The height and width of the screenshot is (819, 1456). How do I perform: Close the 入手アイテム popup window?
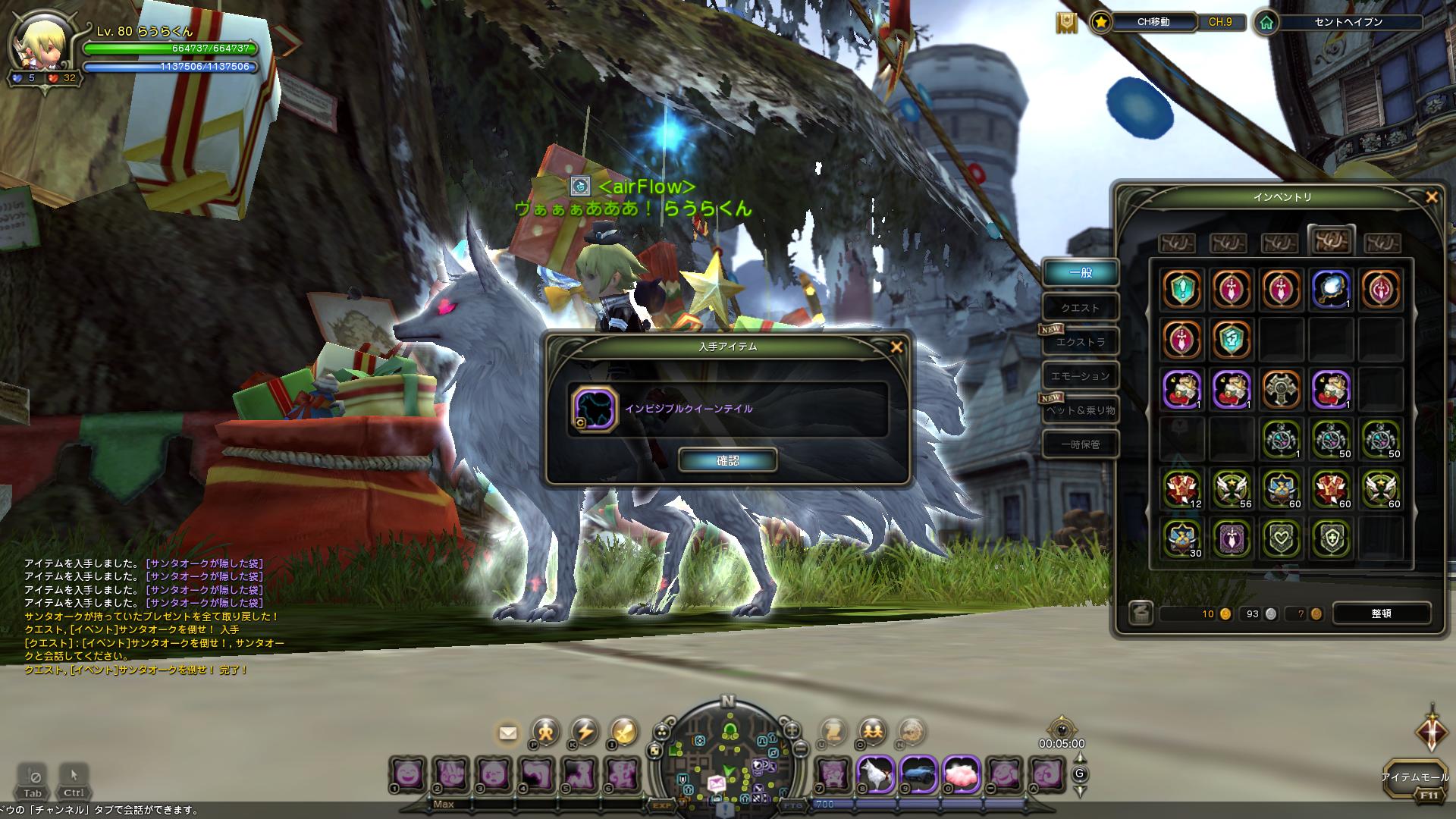tap(896, 347)
